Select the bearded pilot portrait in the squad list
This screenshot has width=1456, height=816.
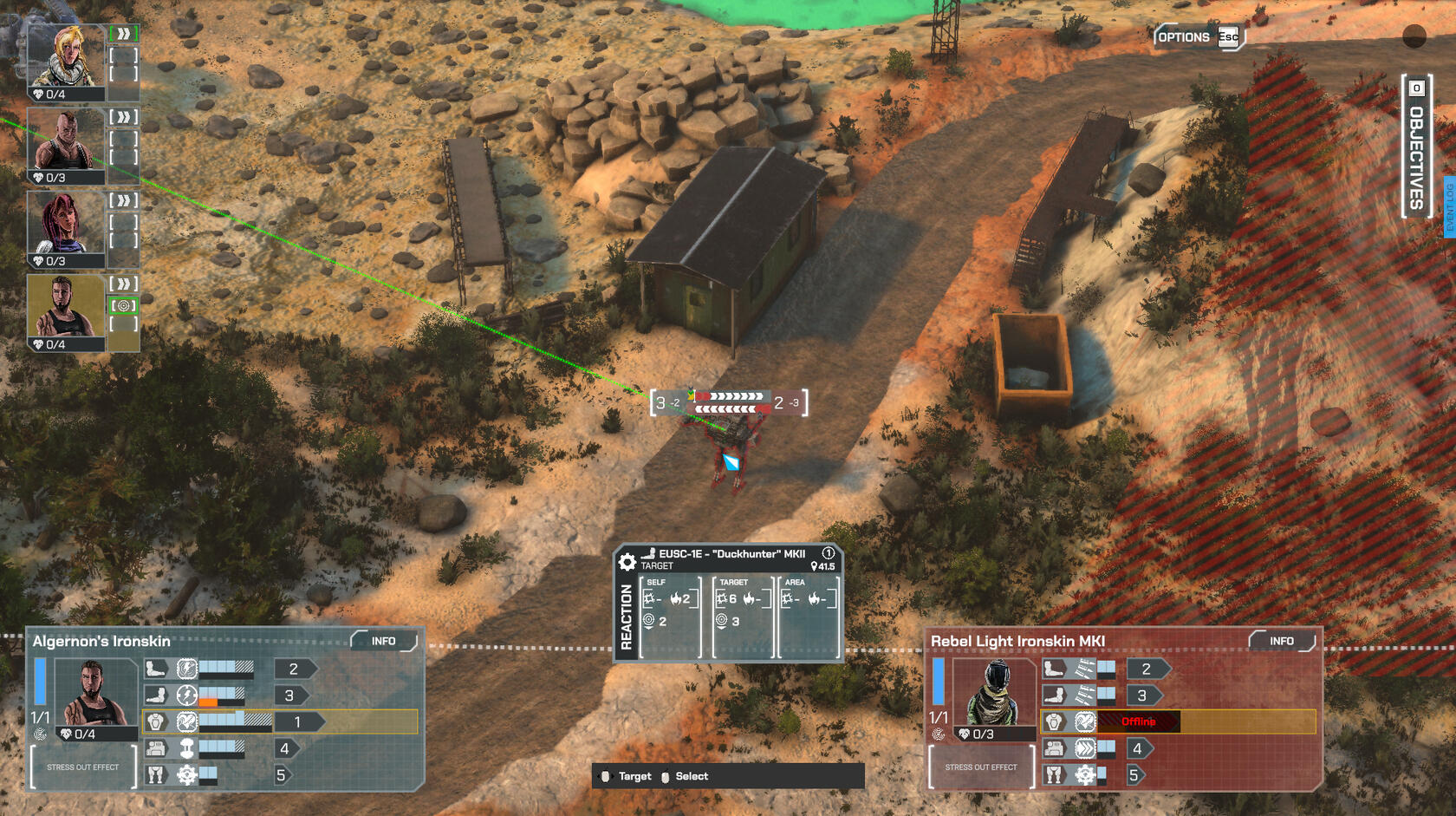coord(66,306)
